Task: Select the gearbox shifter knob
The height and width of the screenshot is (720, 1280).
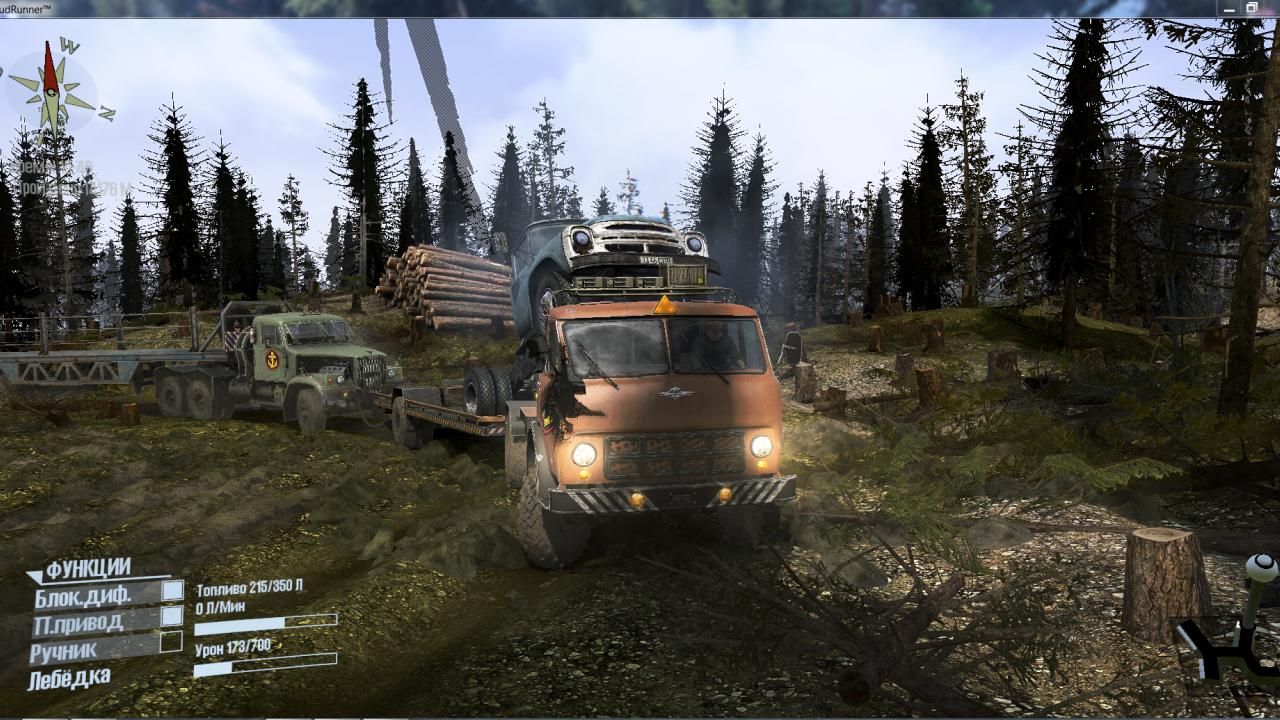Action: pos(1261,570)
